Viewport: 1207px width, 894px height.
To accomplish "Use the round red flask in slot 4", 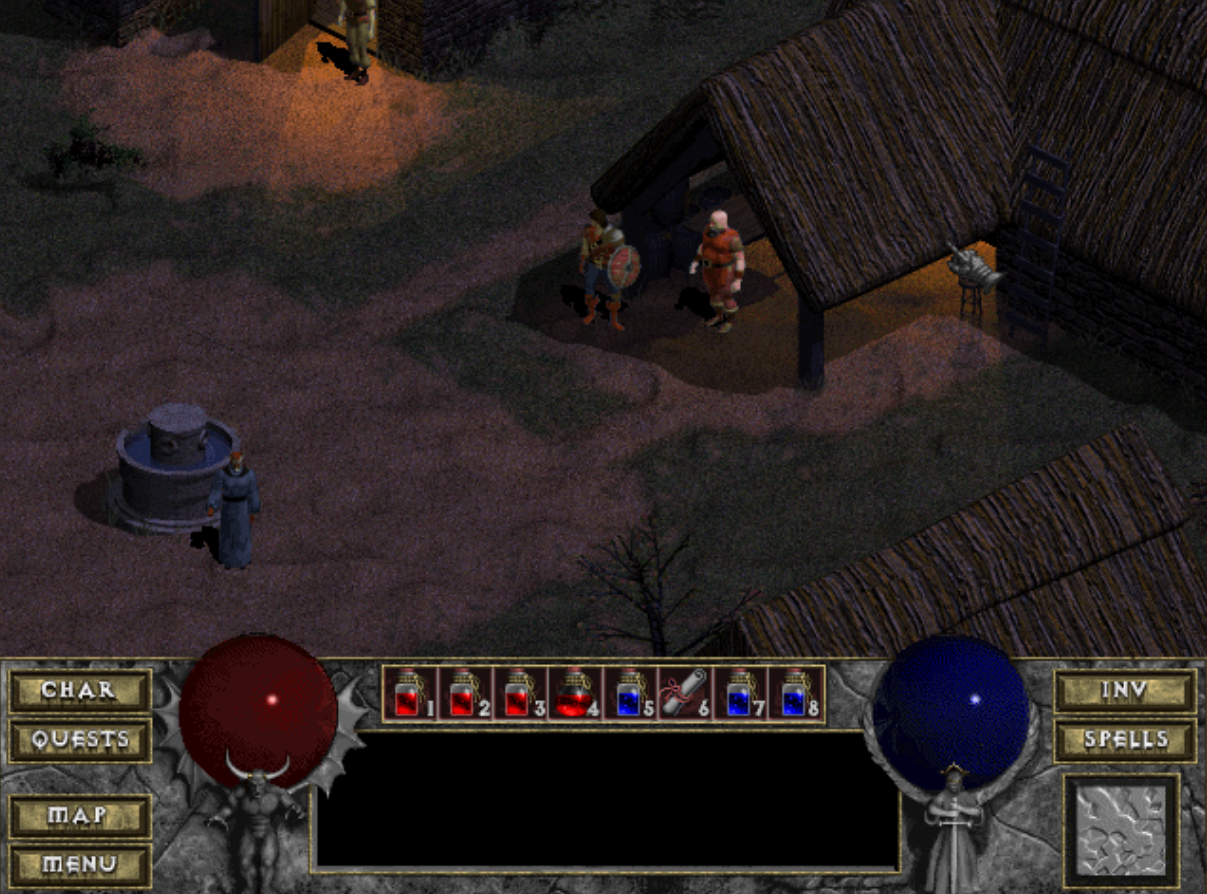I will (x=575, y=693).
